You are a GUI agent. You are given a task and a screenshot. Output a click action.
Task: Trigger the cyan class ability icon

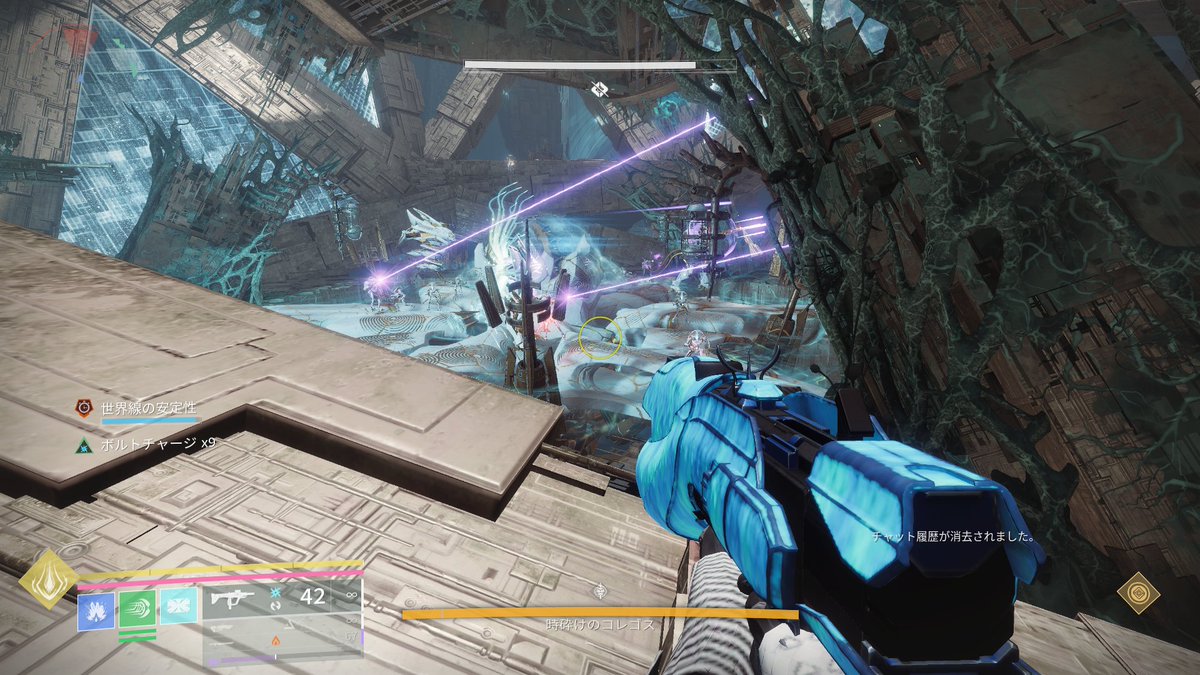(x=178, y=606)
